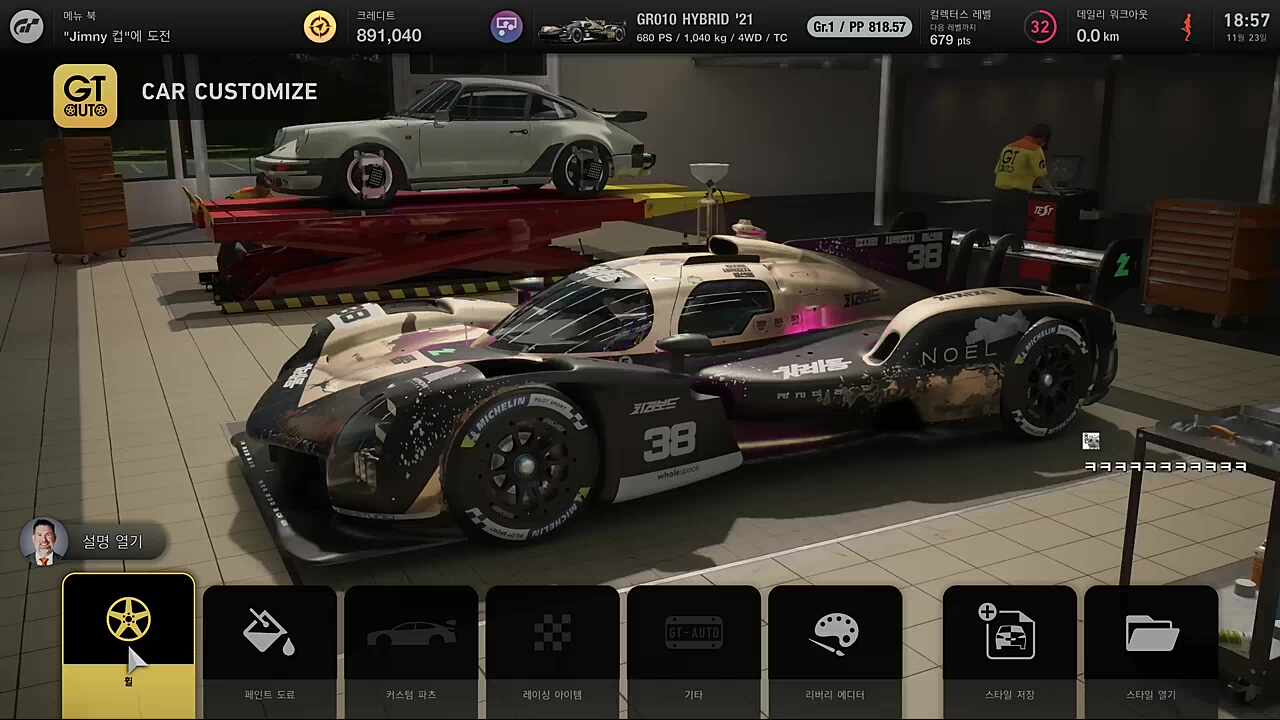Click the GT Auto logo badge

85,96
